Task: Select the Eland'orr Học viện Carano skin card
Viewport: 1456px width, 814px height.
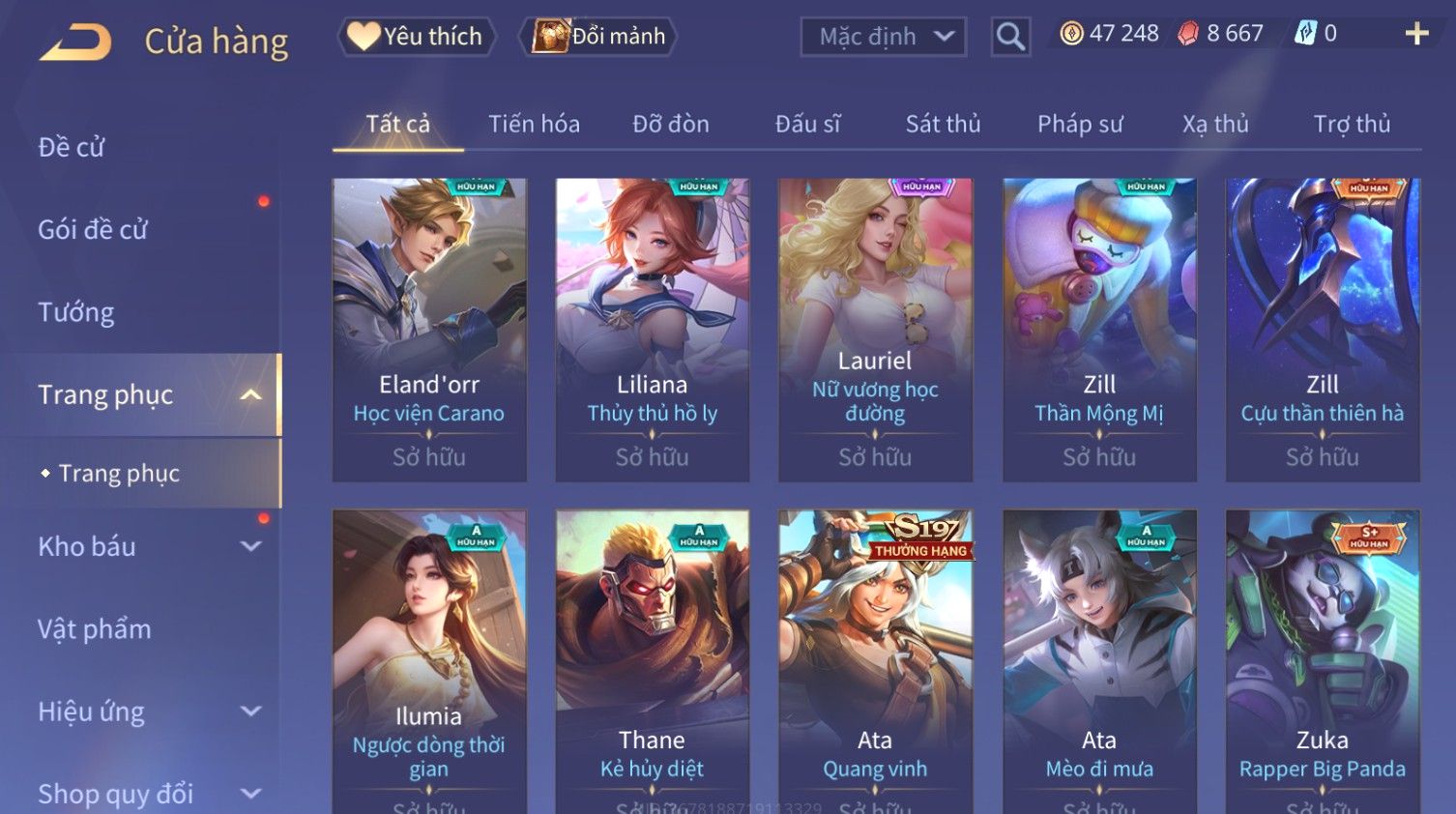Action: [429, 329]
